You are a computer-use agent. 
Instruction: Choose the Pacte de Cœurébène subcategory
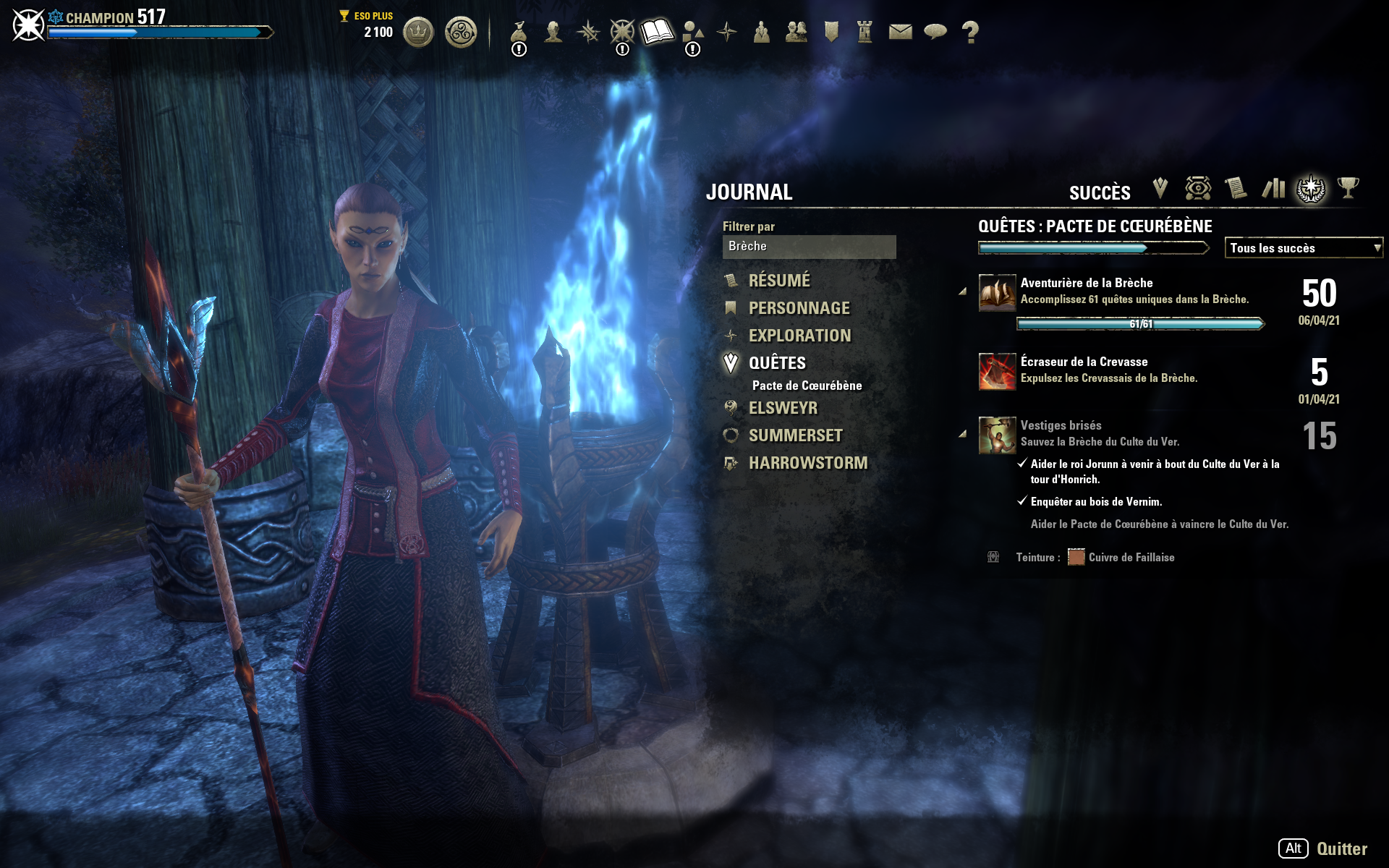tap(807, 386)
